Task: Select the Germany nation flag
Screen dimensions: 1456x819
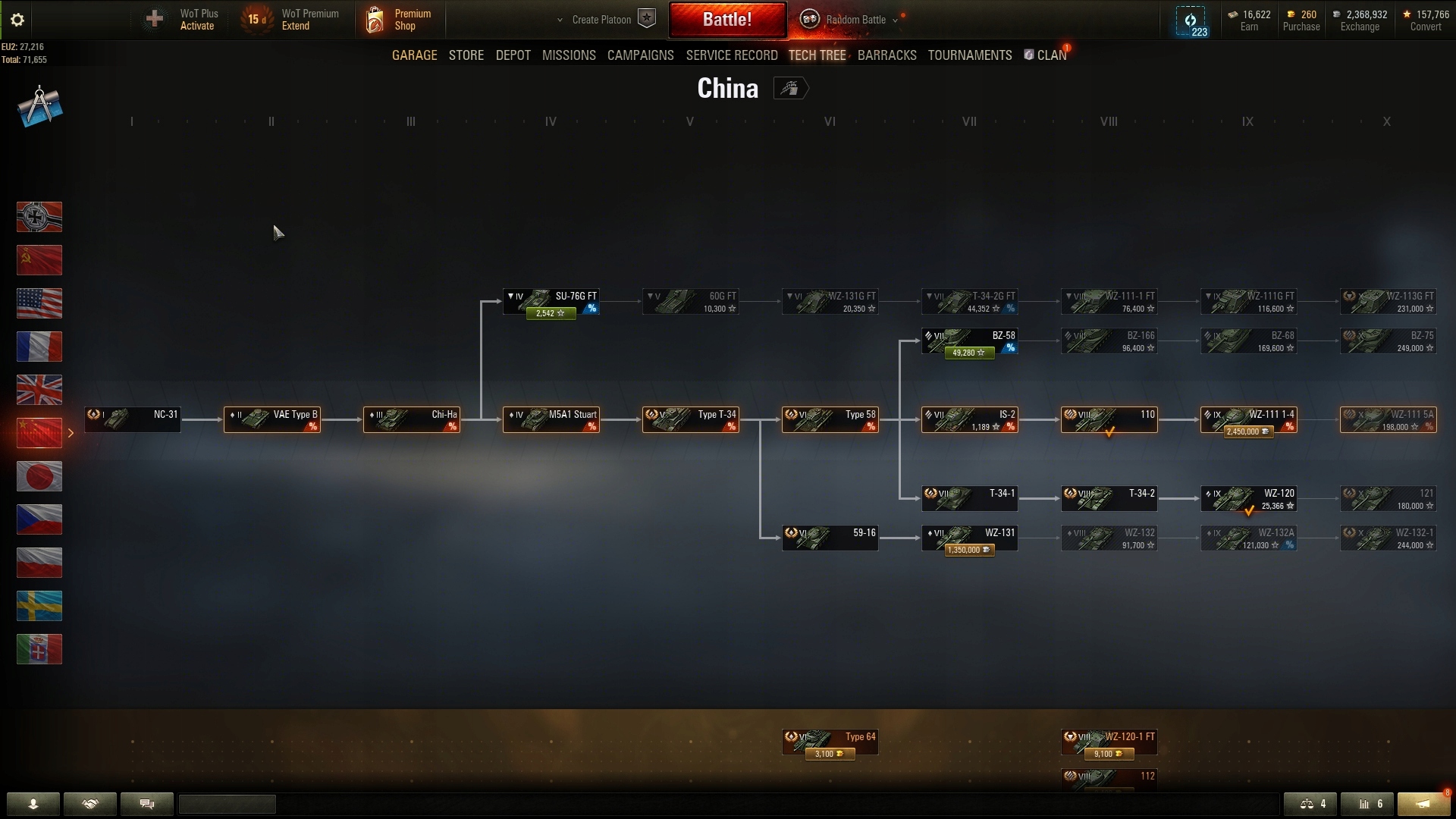Action: [39, 217]
